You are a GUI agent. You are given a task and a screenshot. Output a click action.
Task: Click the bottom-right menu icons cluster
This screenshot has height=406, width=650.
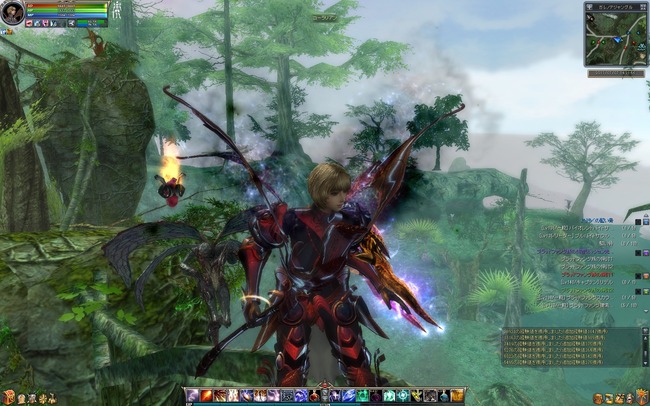621,398
